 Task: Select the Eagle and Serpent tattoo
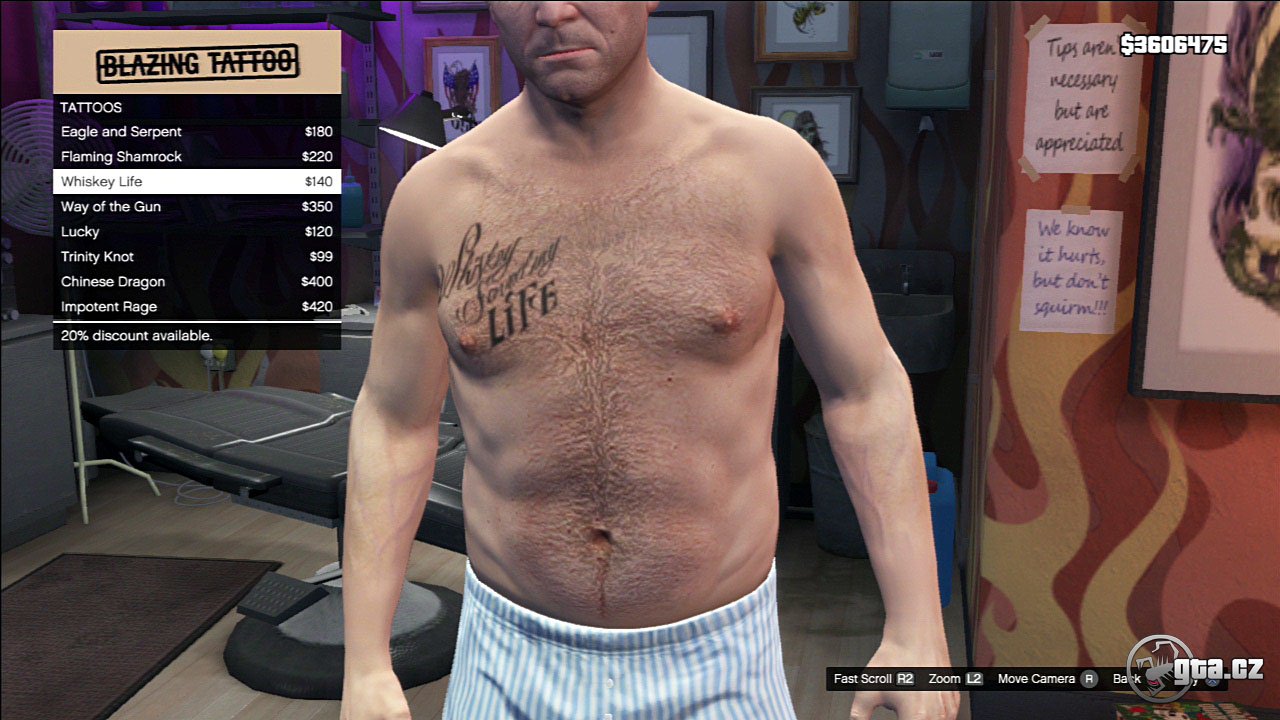pos(196,132)
